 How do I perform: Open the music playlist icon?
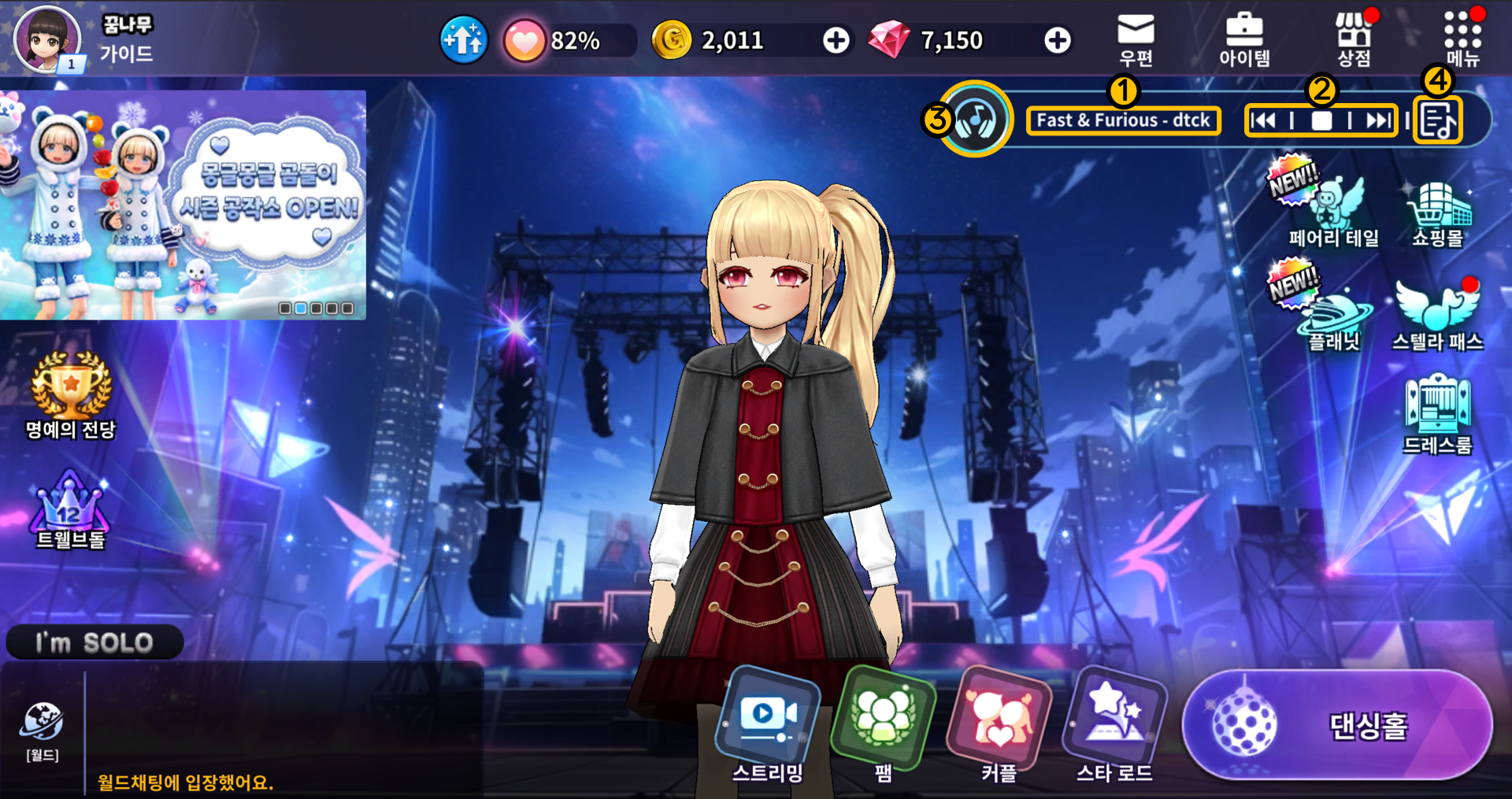(x=1438, y=121)
